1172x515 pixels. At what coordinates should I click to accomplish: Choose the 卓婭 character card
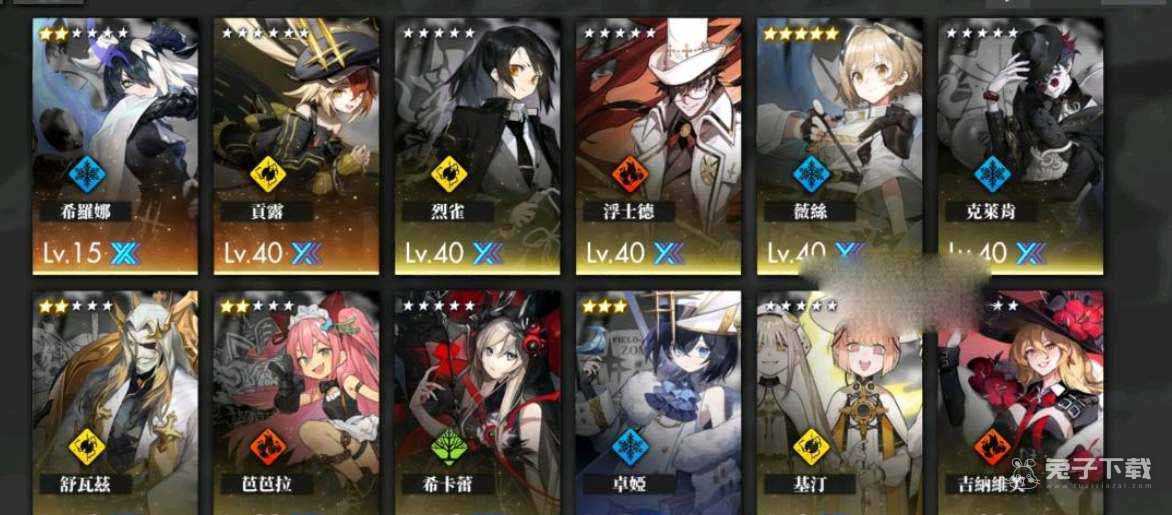click(x=658, y=400)
